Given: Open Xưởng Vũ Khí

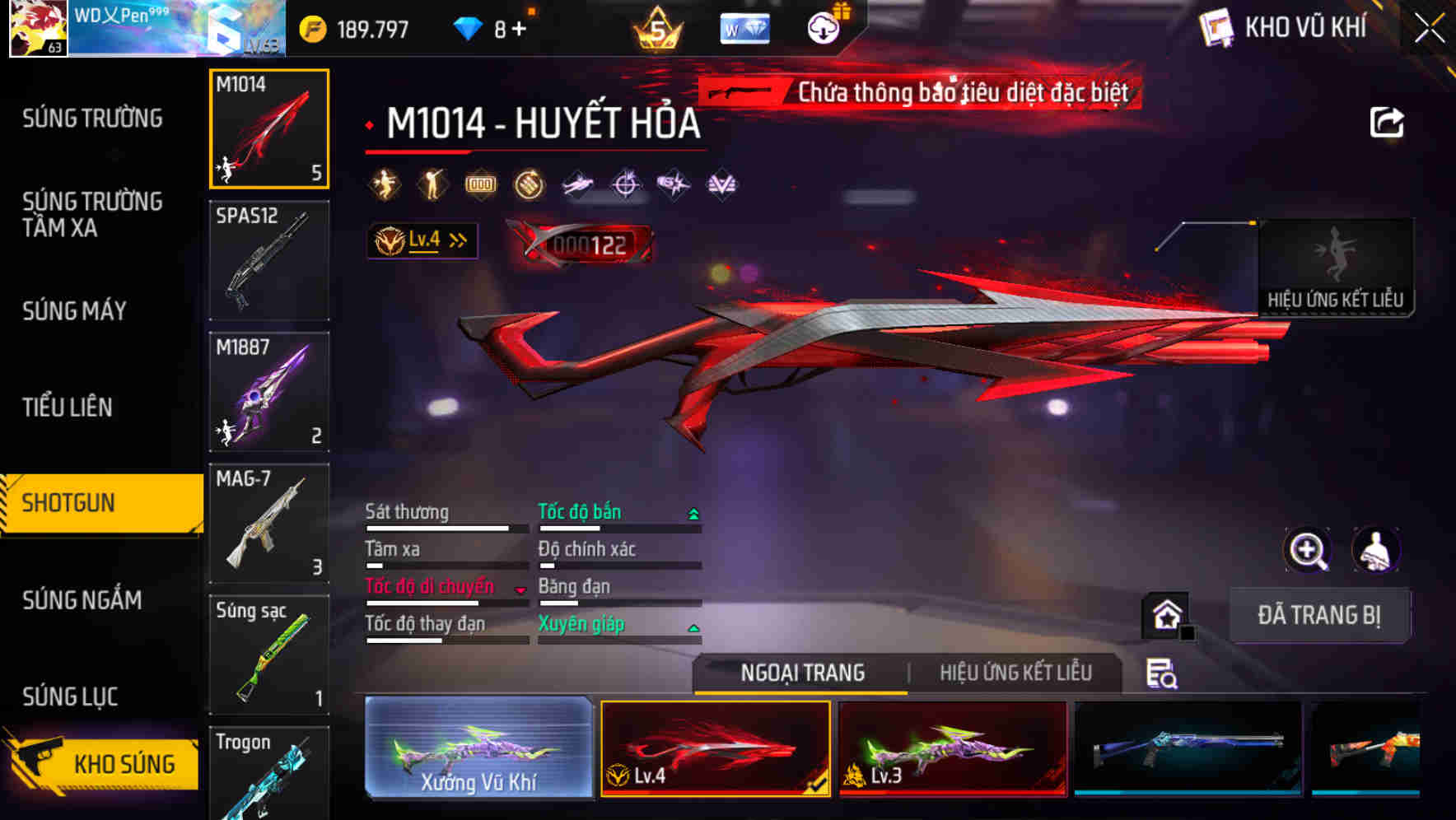Looking at the screenshot, I should point(478,749).
